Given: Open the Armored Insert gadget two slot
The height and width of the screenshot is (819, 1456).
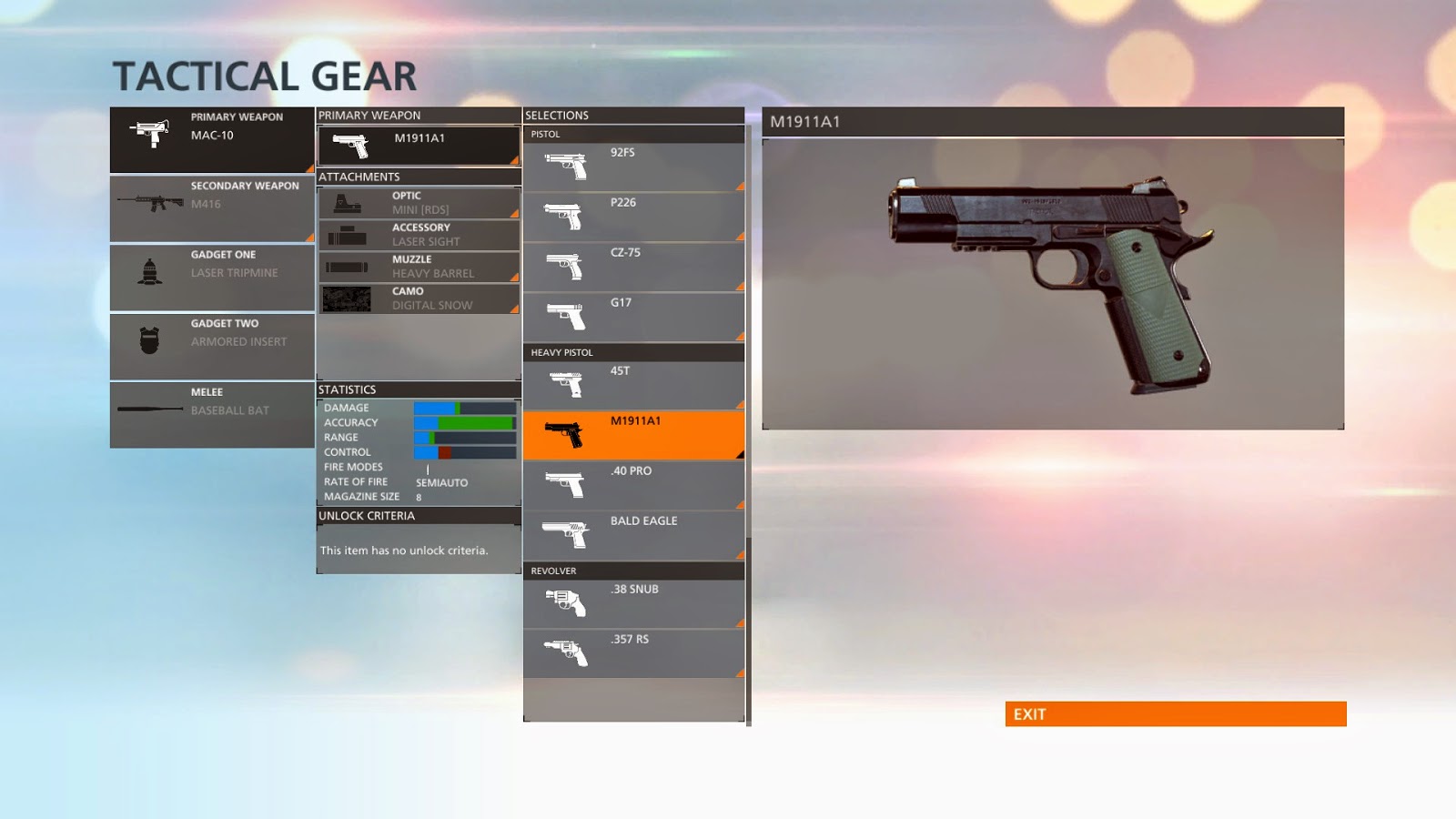Looking at the screenshot, I should [212, 346].
